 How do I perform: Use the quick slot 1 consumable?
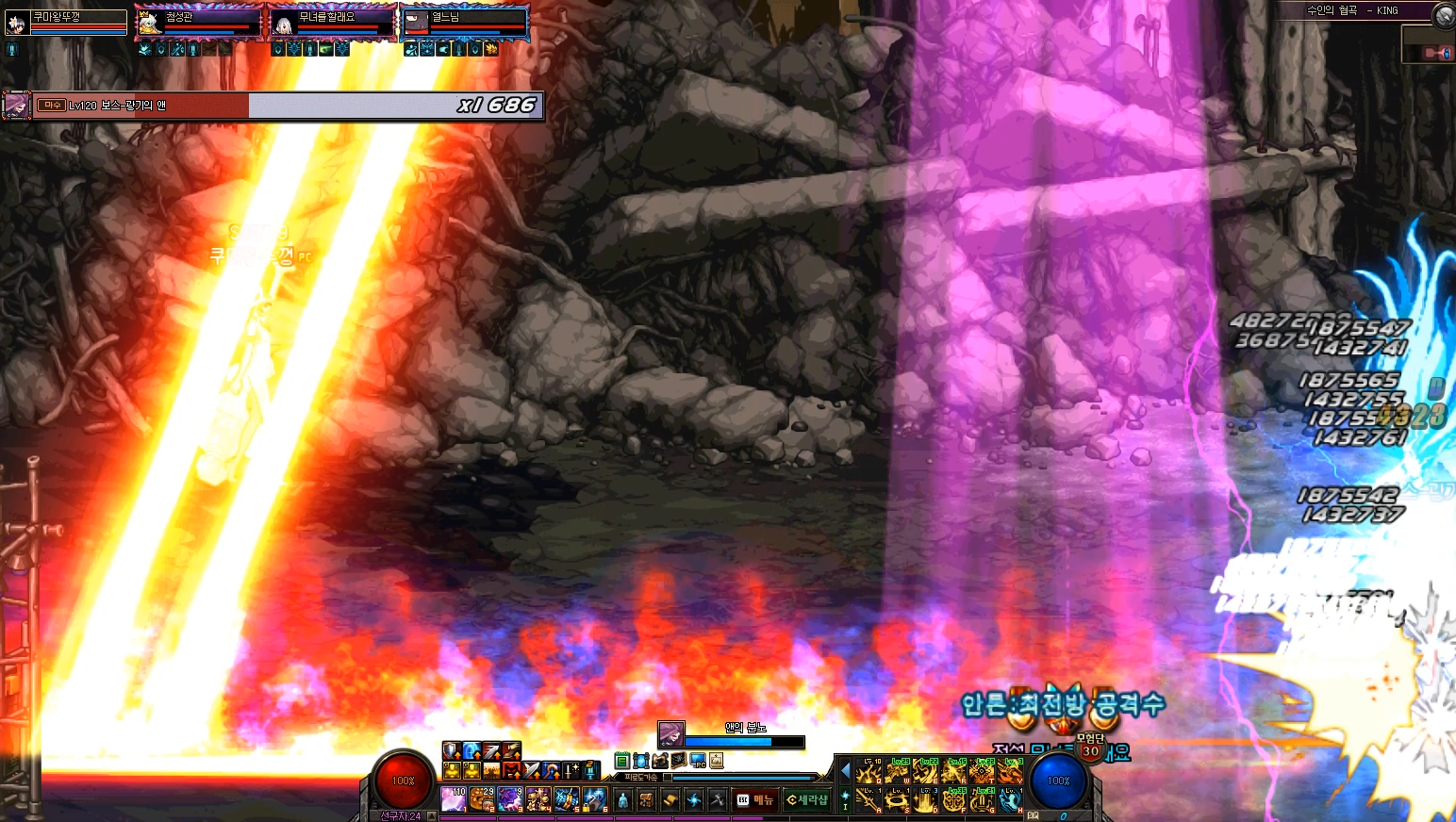click(x=455, y=799)
